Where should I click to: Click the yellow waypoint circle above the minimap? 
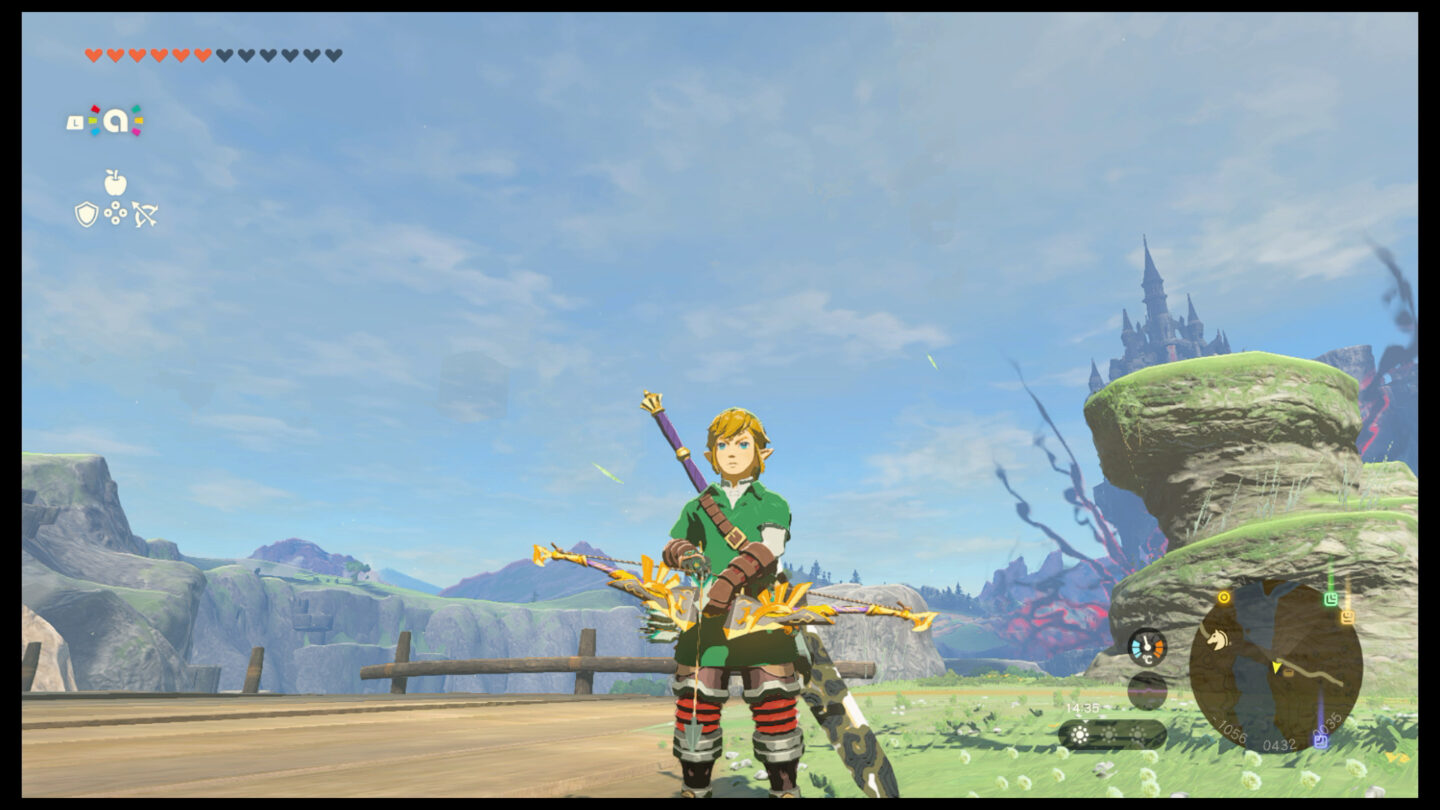tap(1224, 597)
